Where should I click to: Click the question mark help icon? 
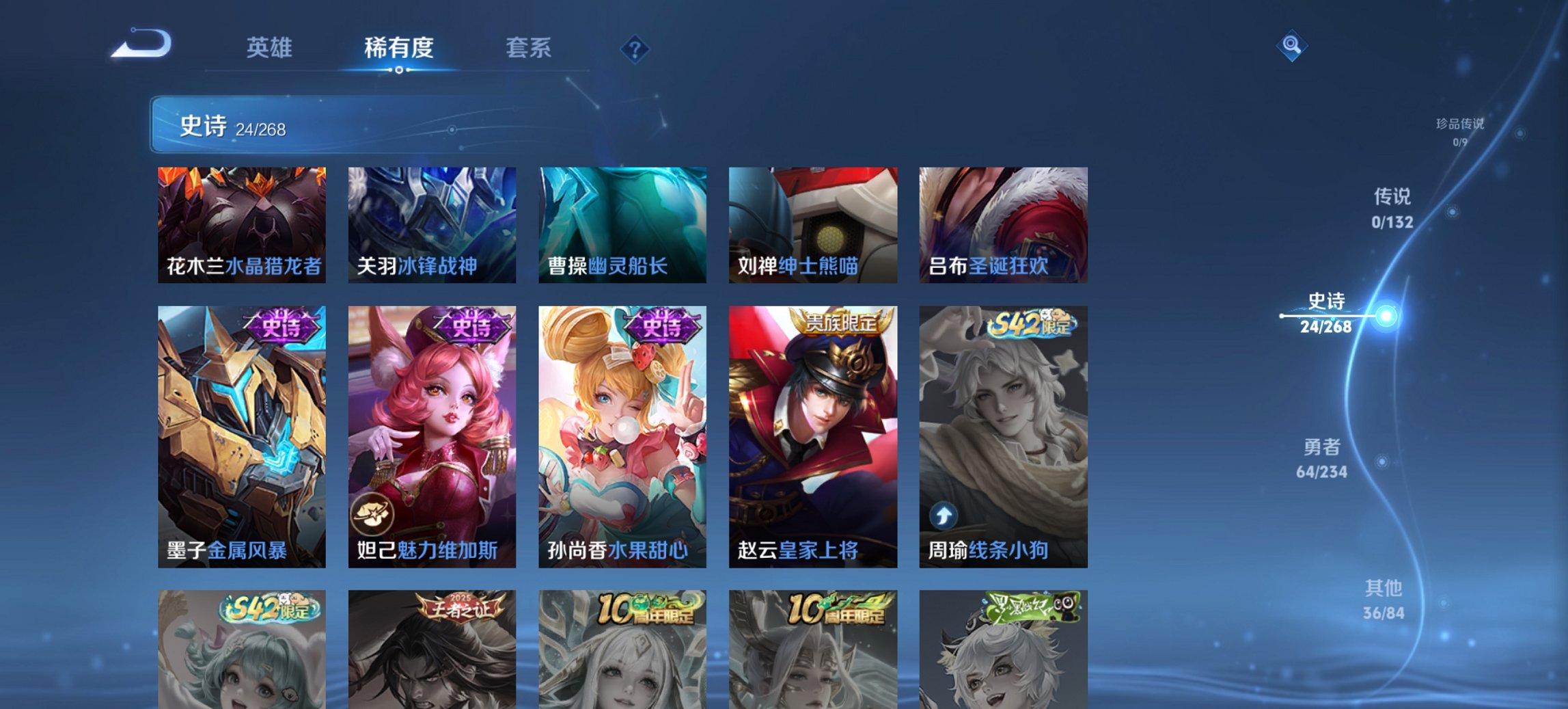[635, 49]
